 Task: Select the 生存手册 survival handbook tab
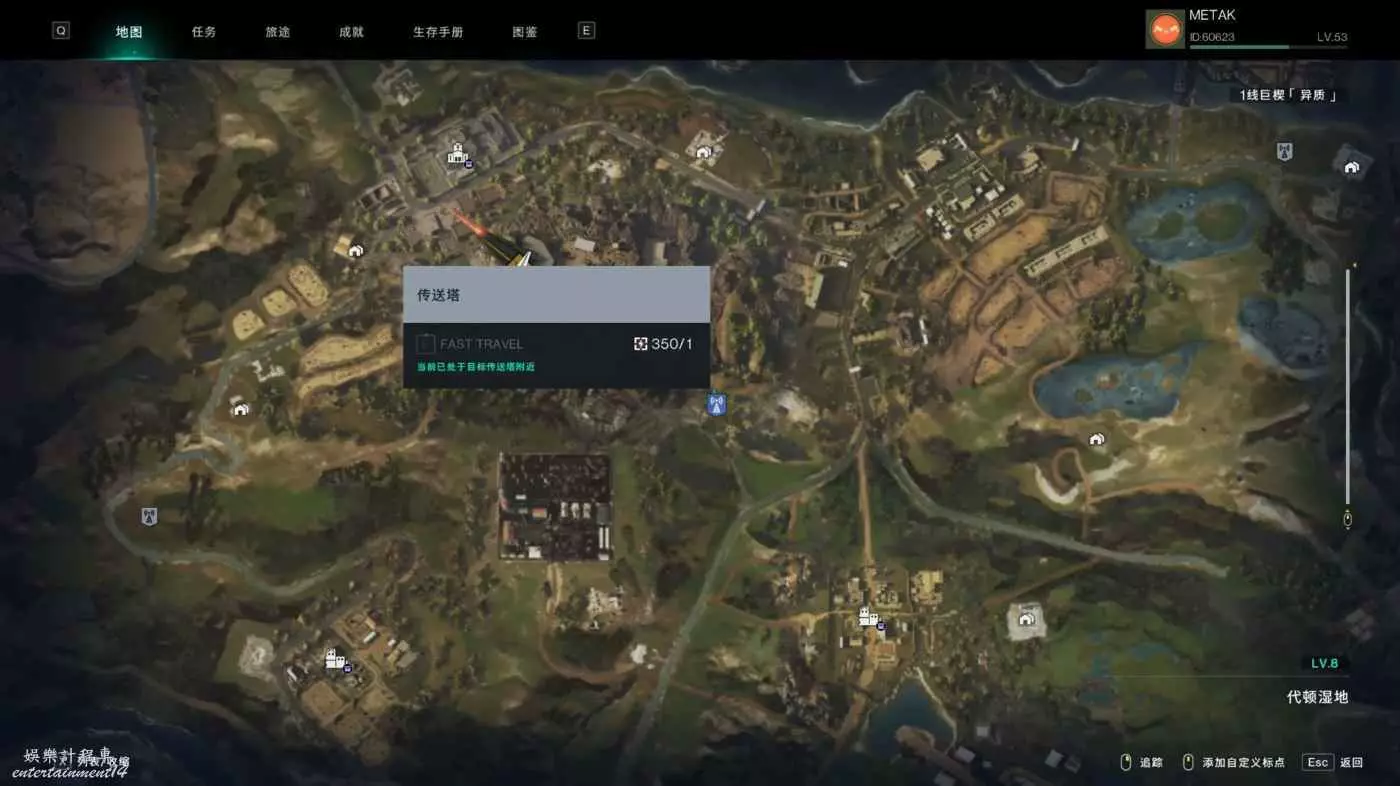point(438,32)
